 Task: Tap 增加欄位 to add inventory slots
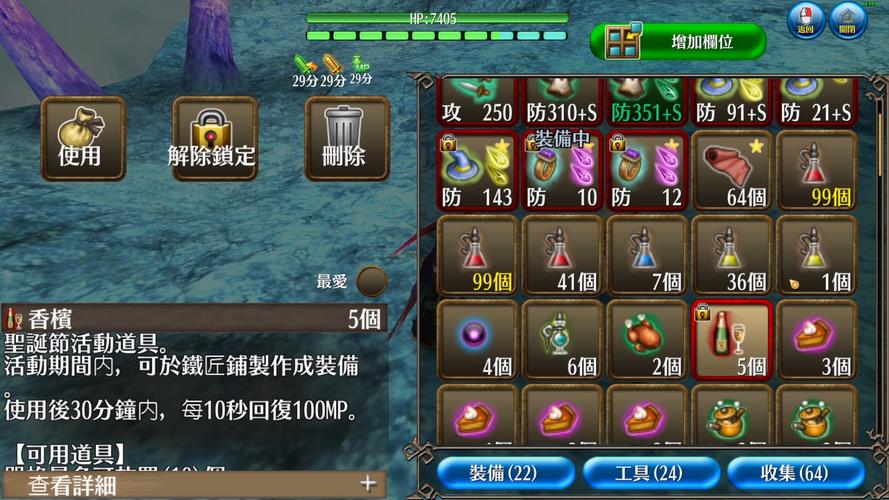tap(677, 42)
